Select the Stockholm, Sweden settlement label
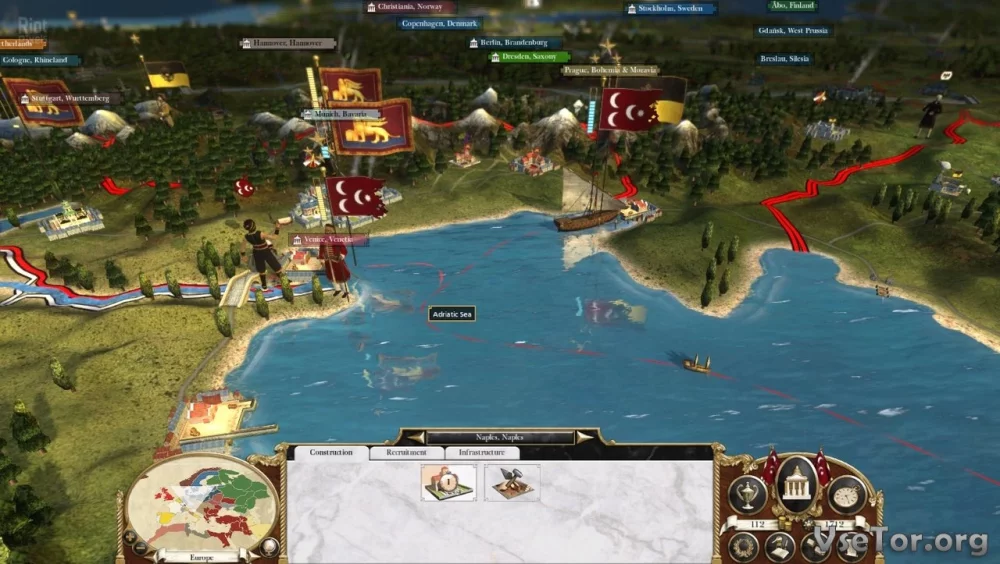This screenshot has height=564, width=1000. pos(671,9)
